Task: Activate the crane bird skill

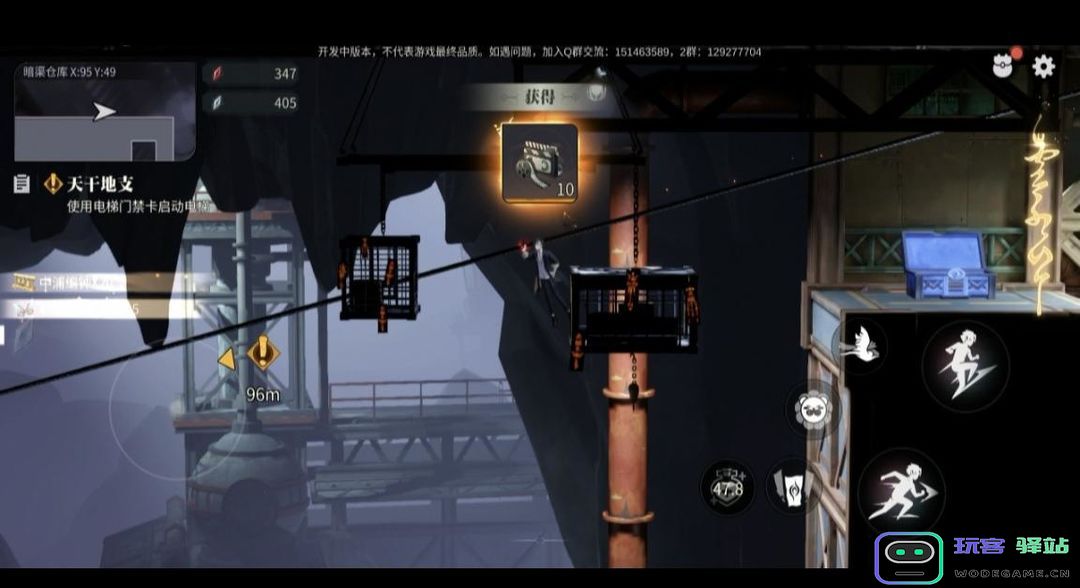Action: point(857,343)
